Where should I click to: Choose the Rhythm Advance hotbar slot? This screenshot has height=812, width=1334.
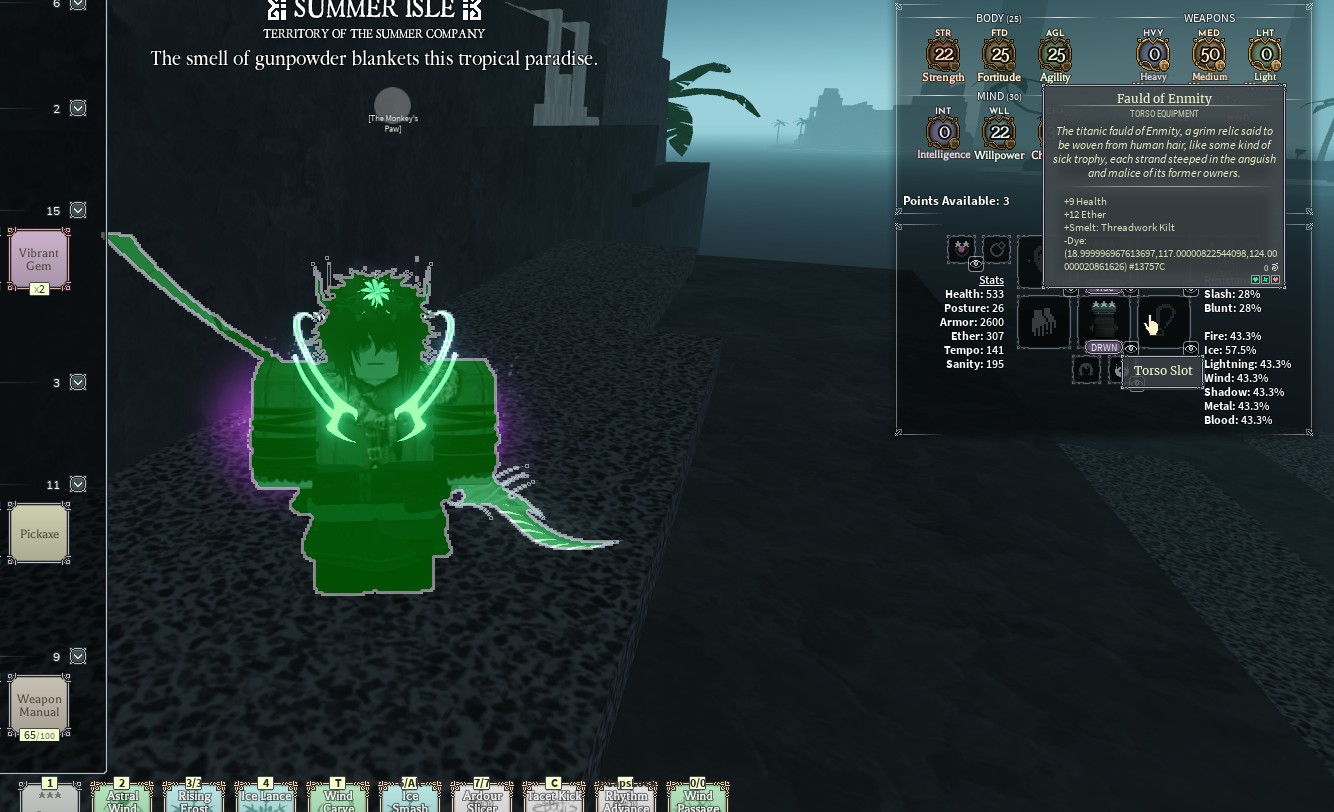tap(626, 798)
